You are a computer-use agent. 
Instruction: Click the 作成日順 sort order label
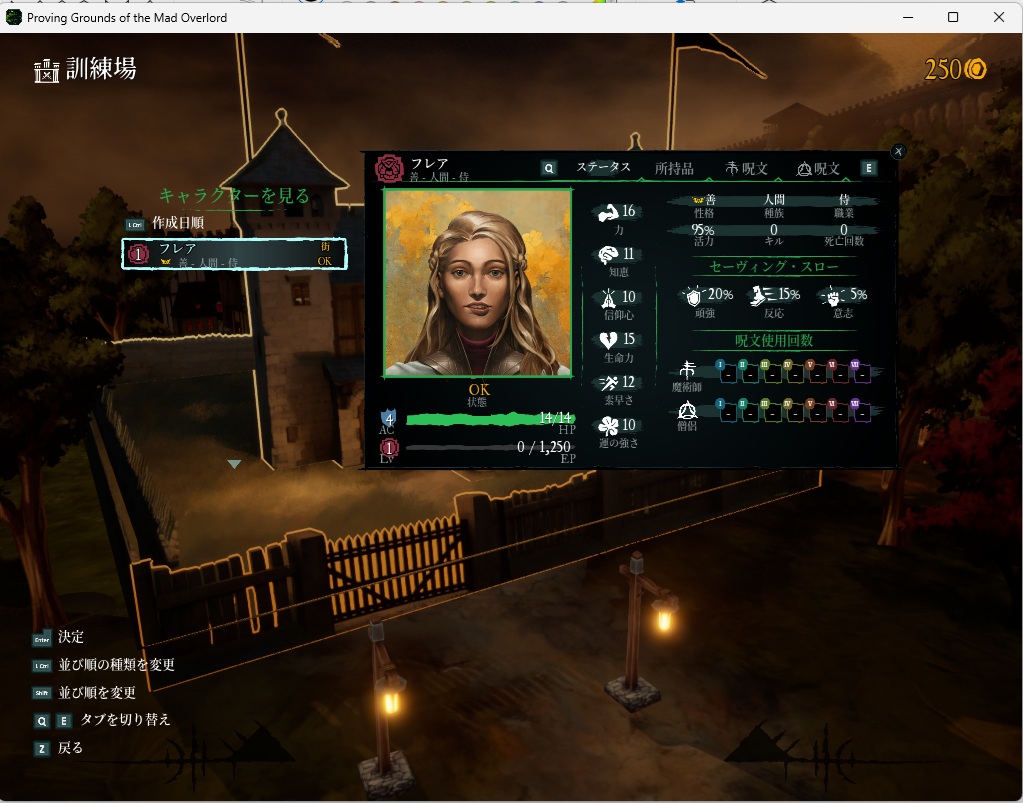pos(178,223)
